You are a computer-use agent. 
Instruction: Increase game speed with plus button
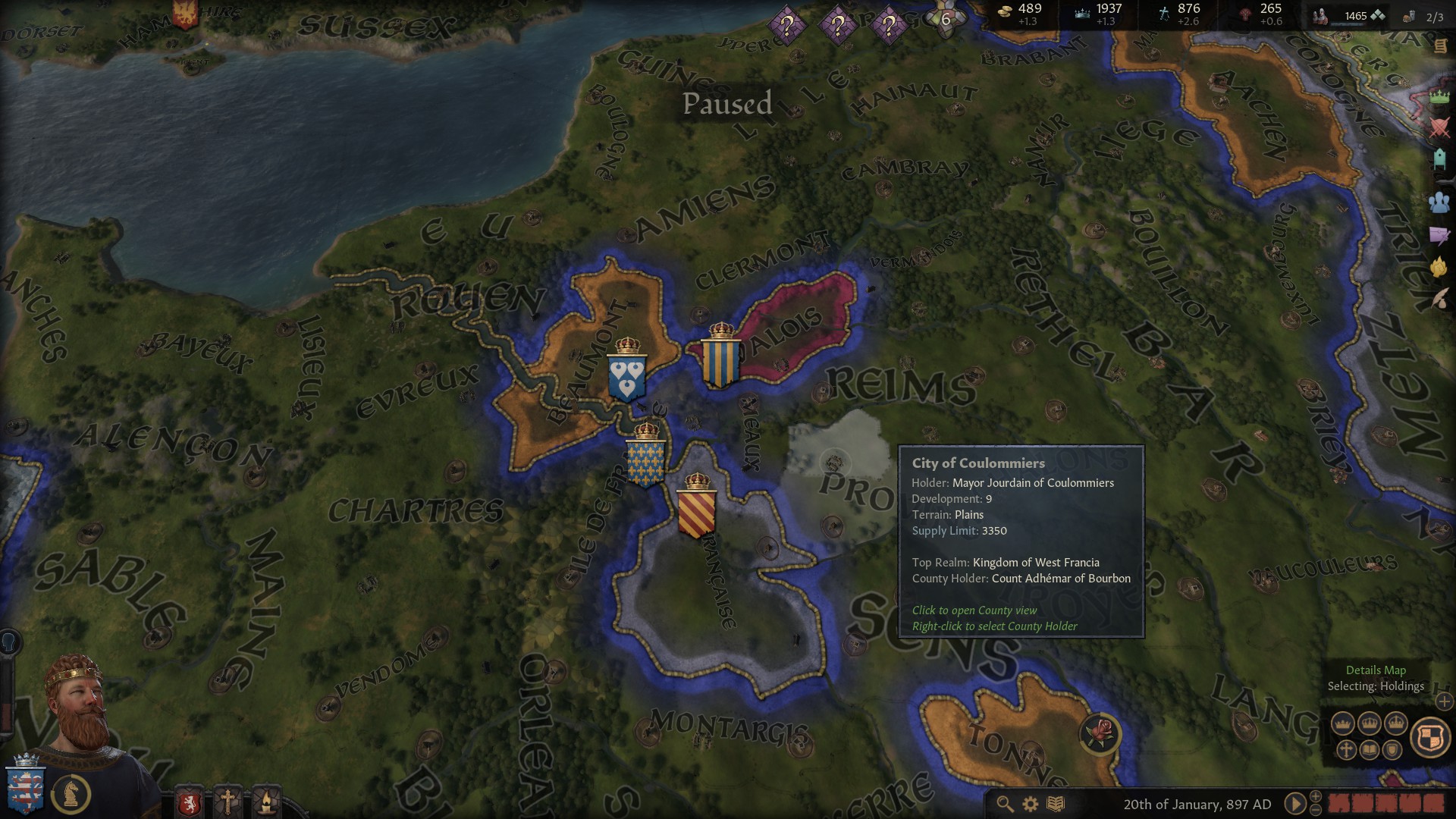coord(1316,796)
